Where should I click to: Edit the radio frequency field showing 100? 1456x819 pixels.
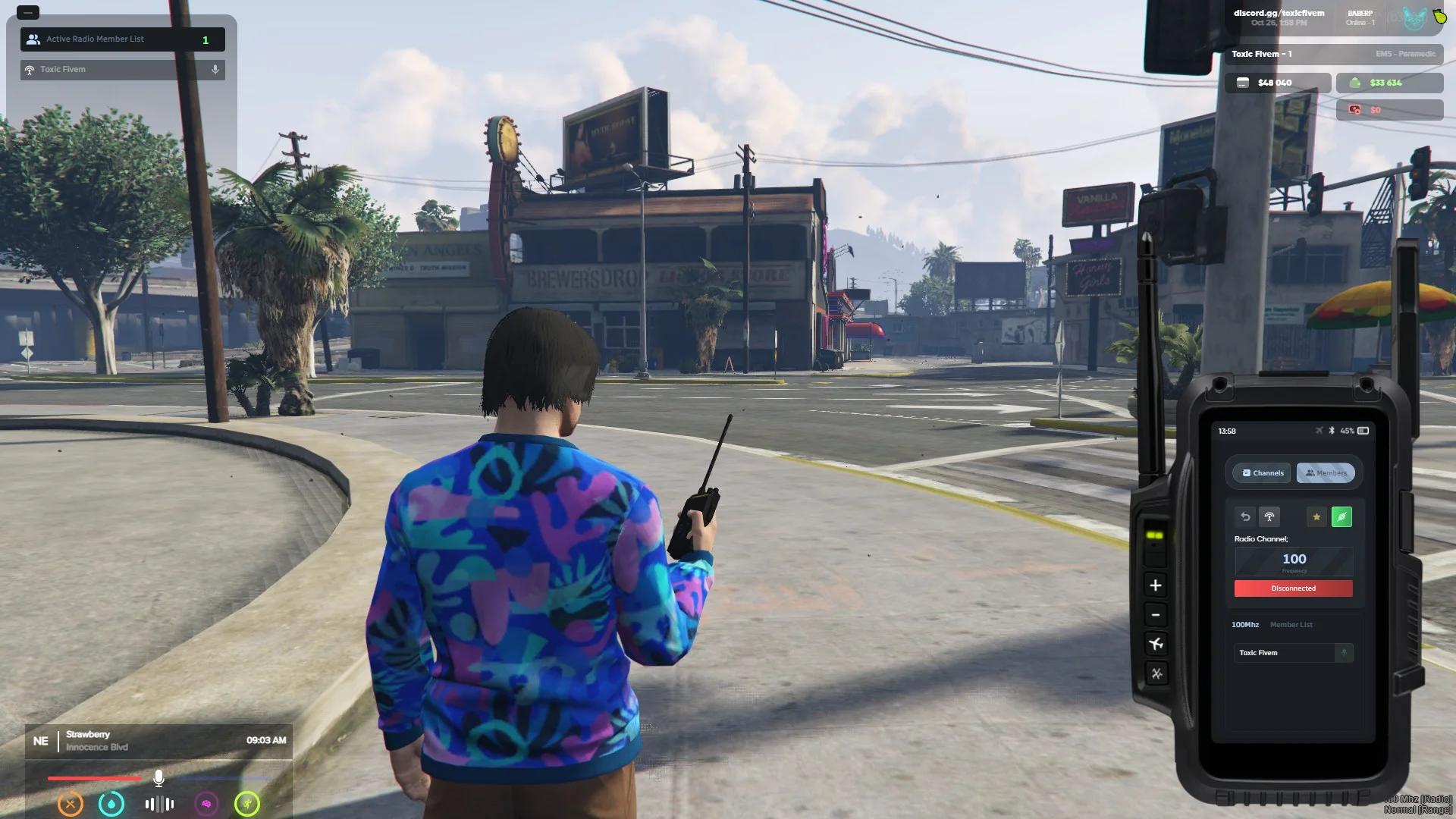(1294, 560)
